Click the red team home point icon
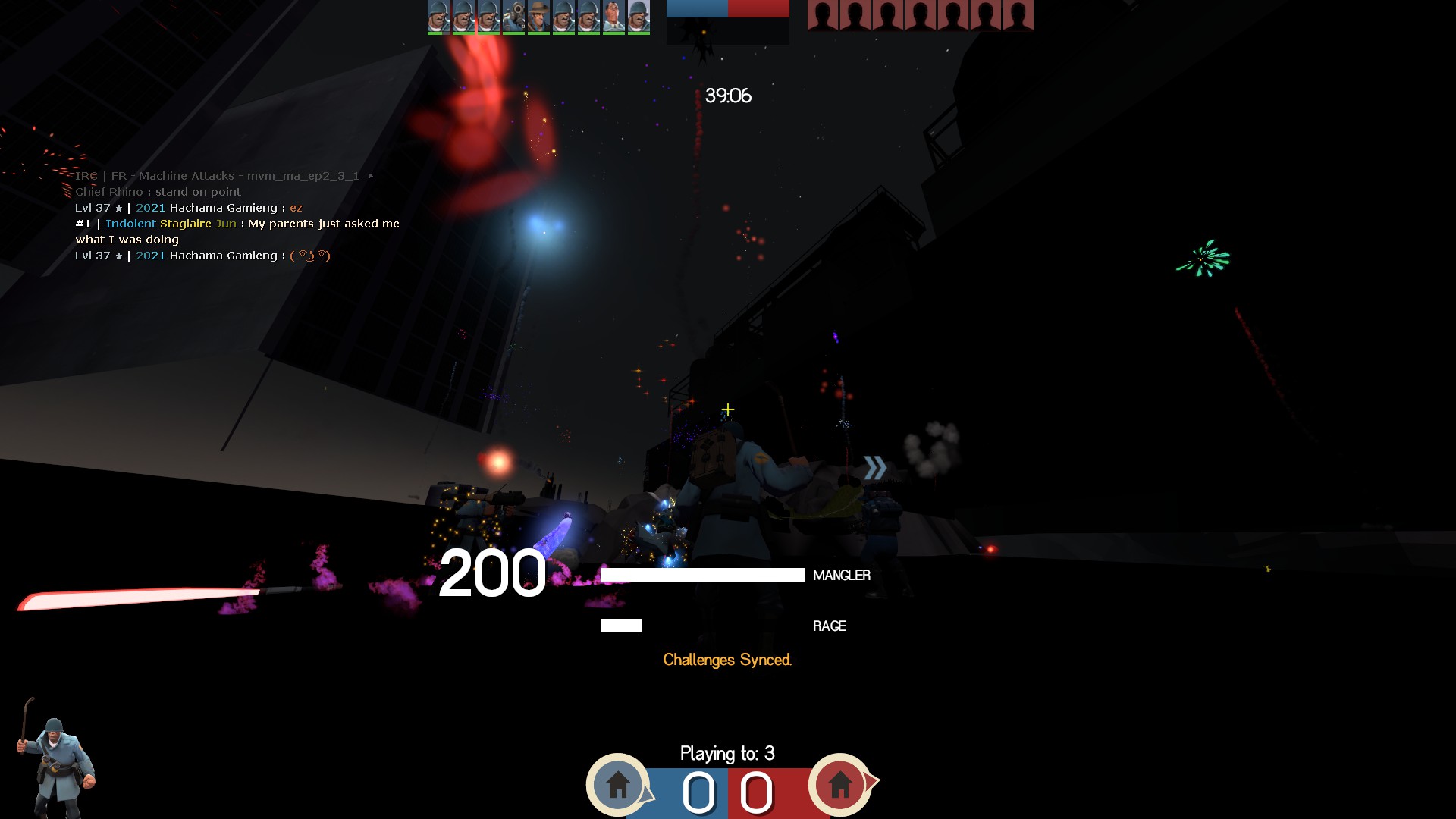This screenshot has width=1456, height=819. pos(839,784)
